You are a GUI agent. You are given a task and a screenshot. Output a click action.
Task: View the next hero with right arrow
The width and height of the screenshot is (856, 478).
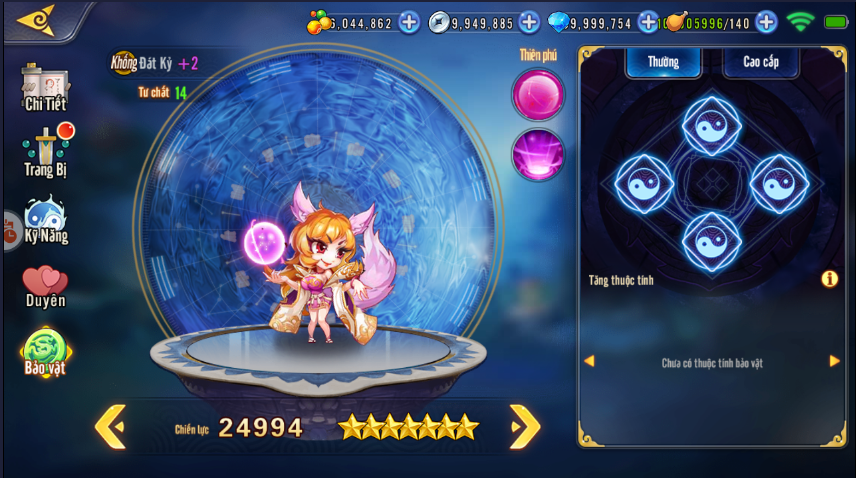point(525,427)
